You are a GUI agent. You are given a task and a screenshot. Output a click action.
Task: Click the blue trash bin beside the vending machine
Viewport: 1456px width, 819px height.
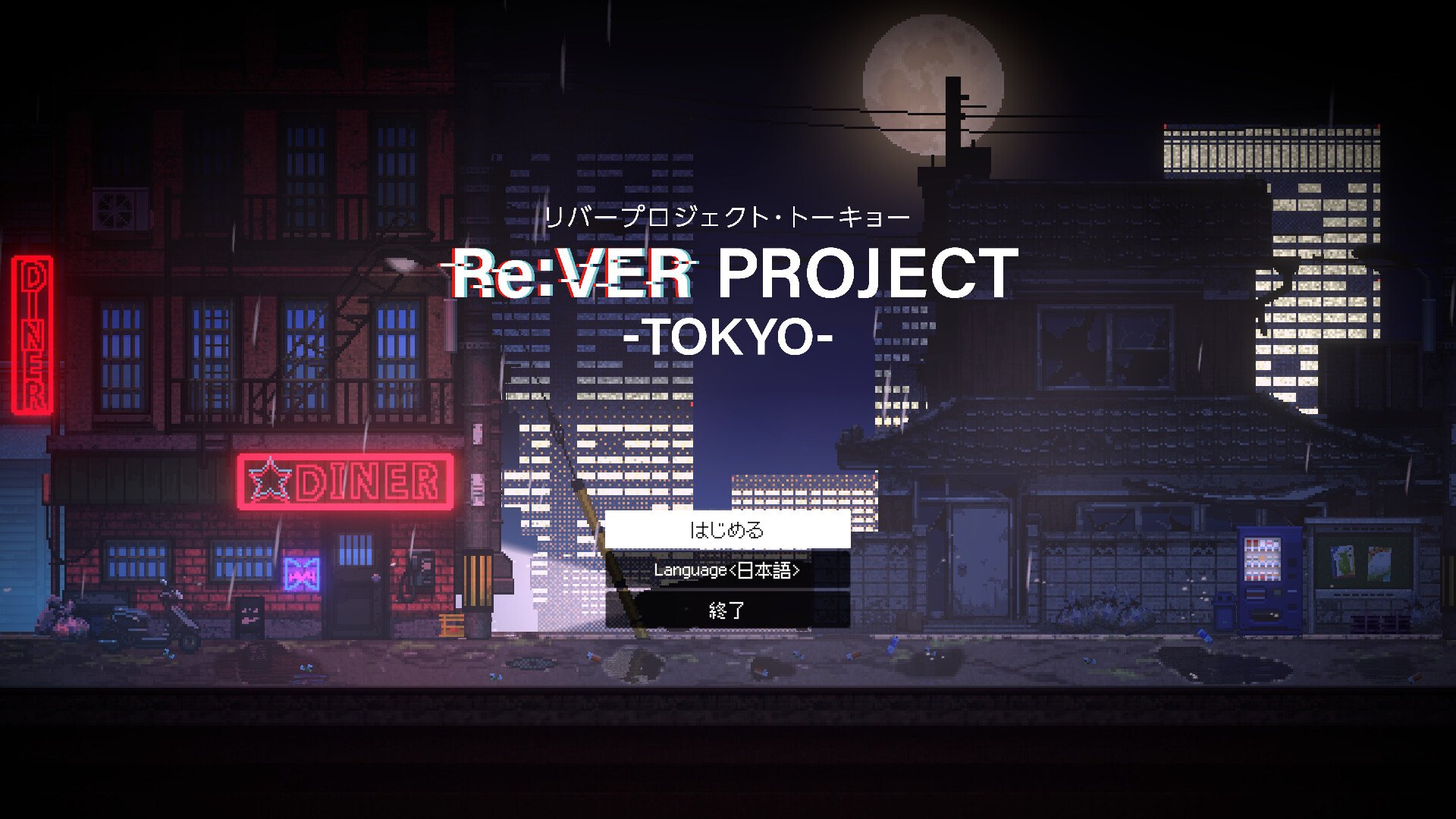pyautogui.click(x=1224, y=612)
